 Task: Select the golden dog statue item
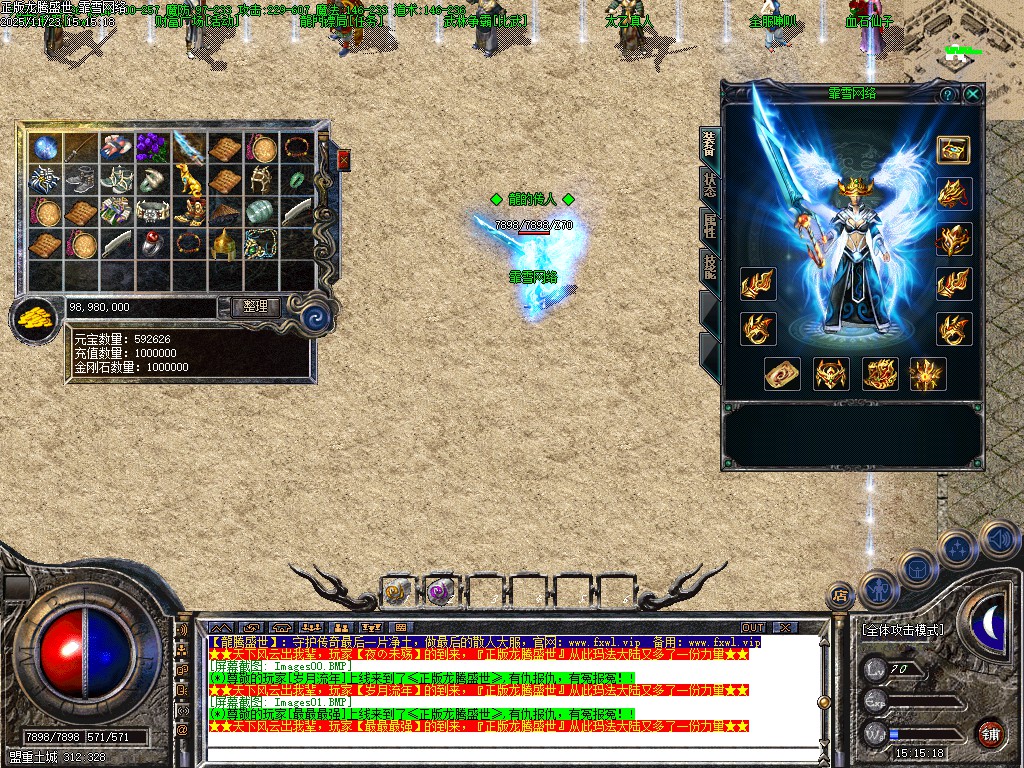coord(187,180)
